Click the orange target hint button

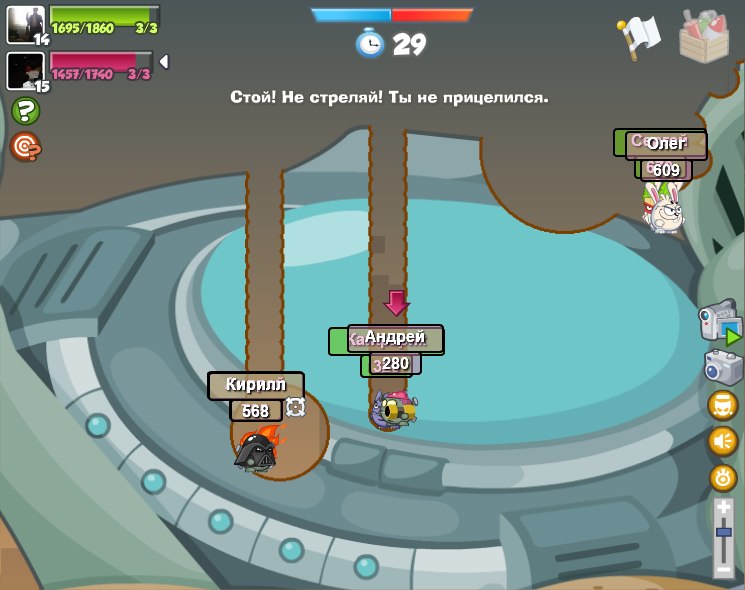[x=25, y=147]
